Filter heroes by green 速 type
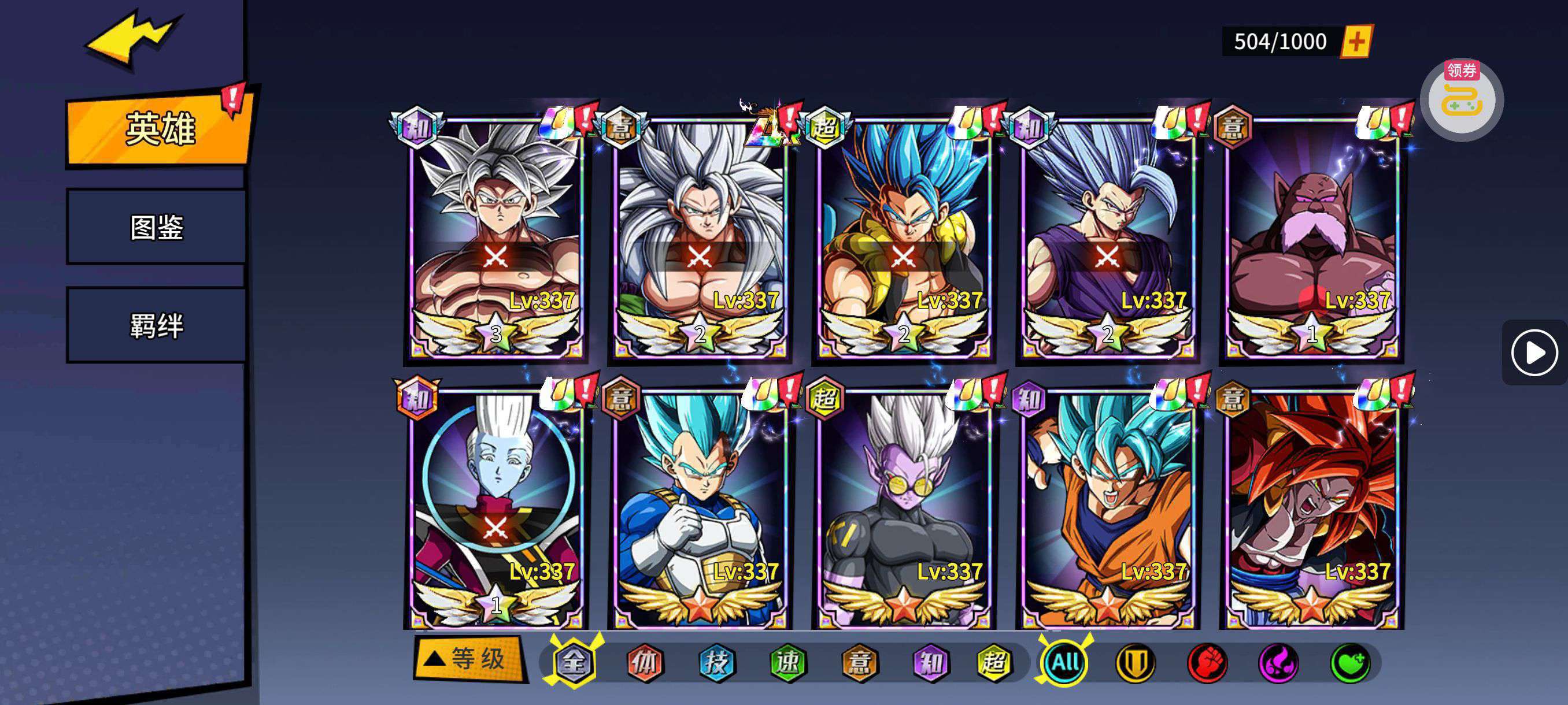Image resolution: width=1568 pixels, height=705 pixels. 788,662
